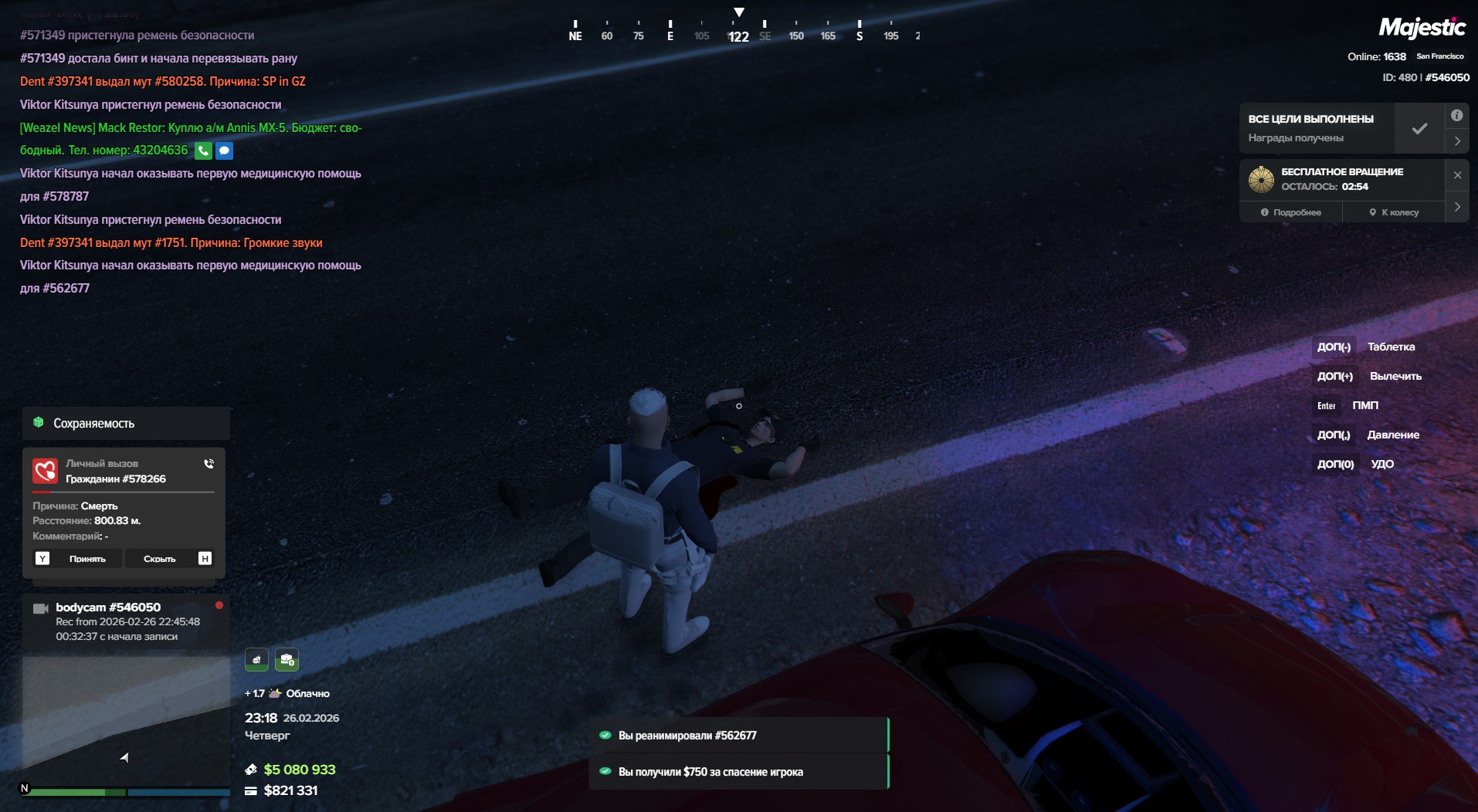Hide the personal call with Скрыть
Viewport: 1478px width, 812px height.
point(160,559)
